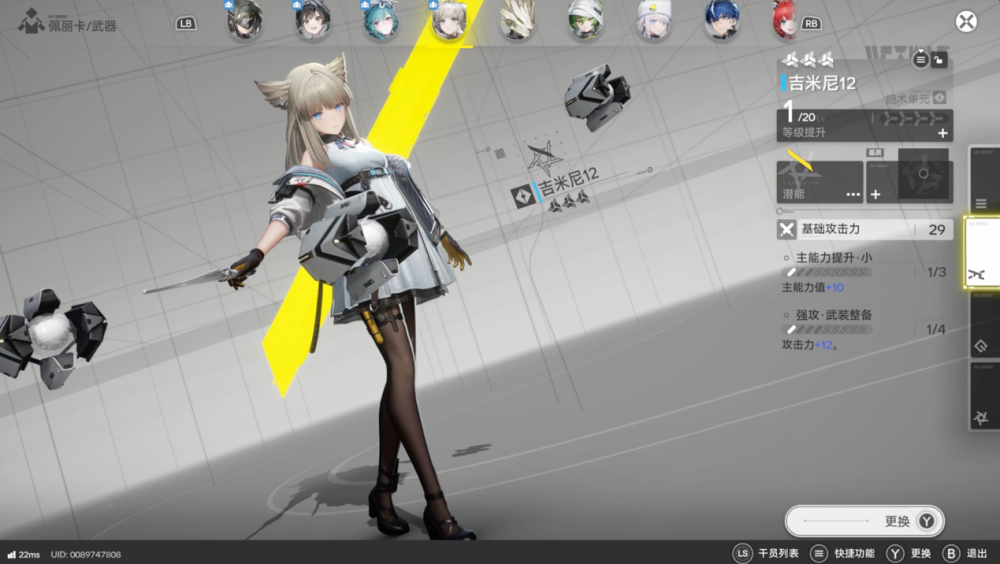Select the brown-haired operator portrait

coord(312,21)
